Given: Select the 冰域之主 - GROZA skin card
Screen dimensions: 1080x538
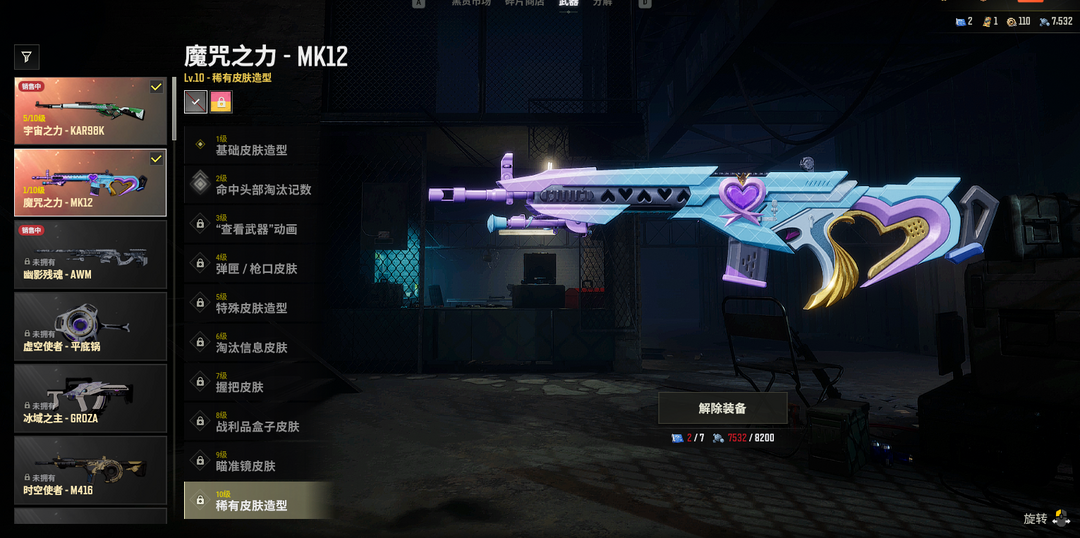Looking at the screenshot, I should point(90,399).
